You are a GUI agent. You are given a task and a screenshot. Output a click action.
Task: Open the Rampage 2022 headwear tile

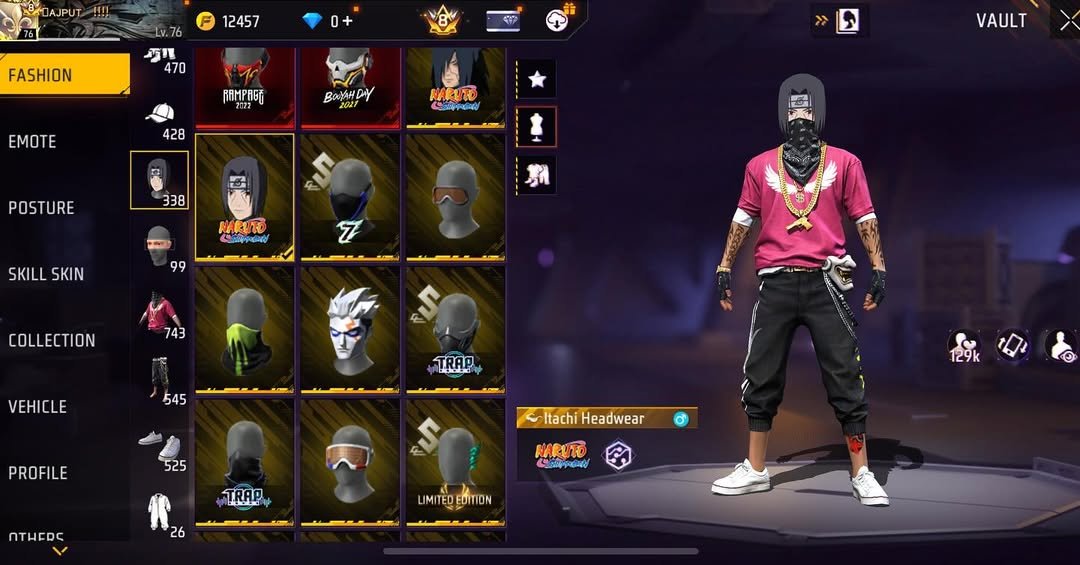[244, 86]
